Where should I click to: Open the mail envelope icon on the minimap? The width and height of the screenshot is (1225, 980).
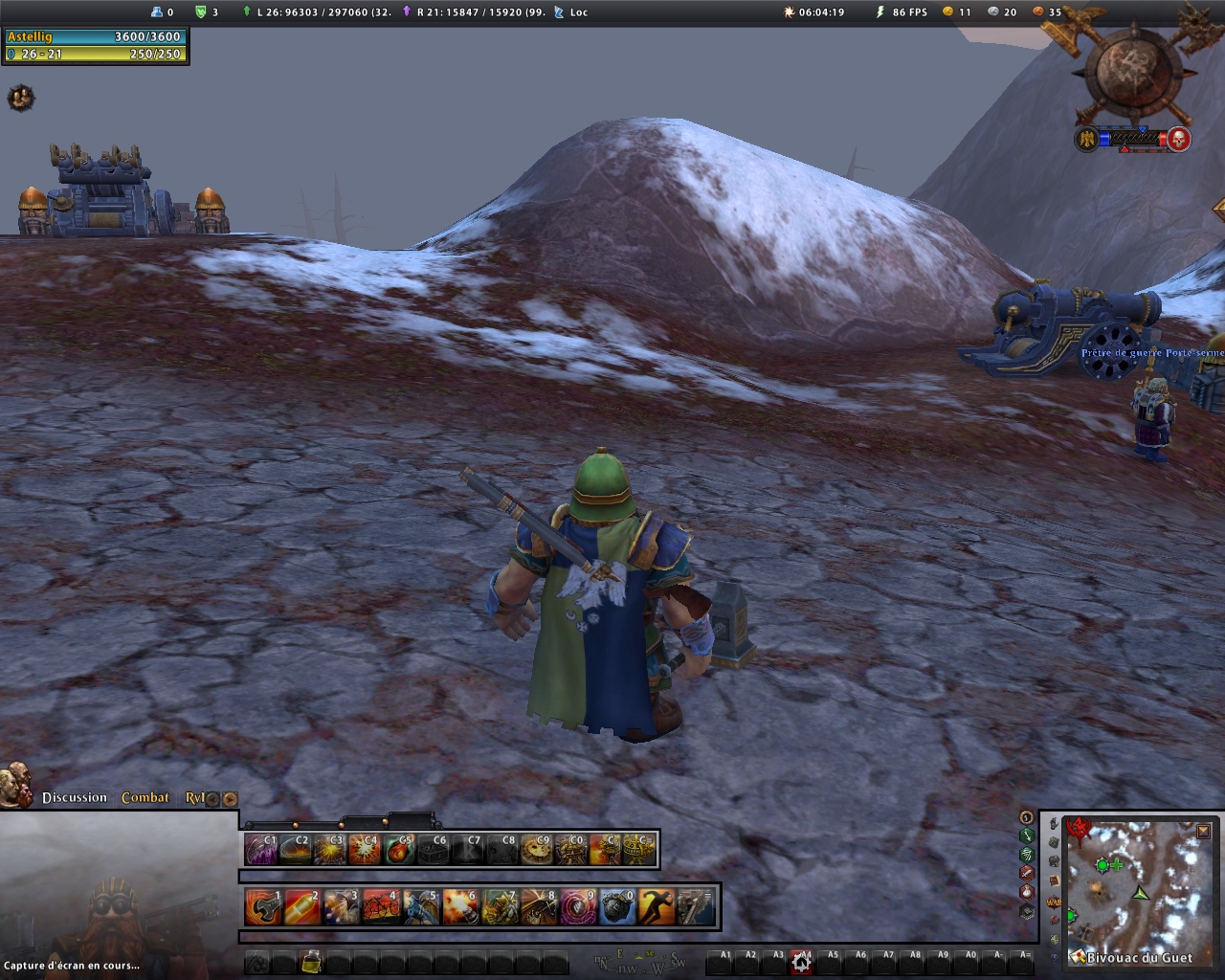(x=1076, y=955)
